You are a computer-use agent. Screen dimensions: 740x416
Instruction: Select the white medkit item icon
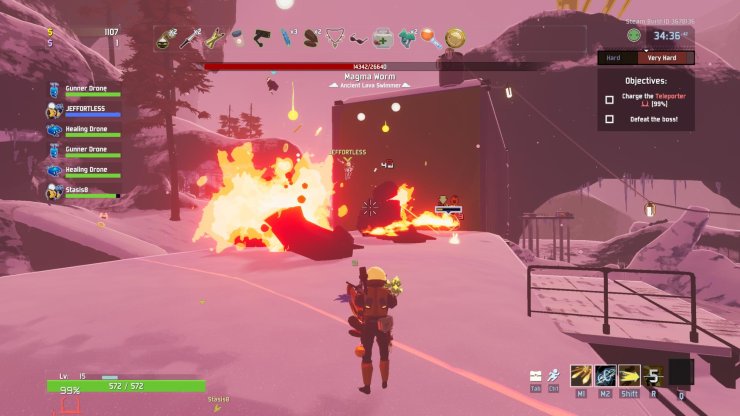[x=381, y=39]
